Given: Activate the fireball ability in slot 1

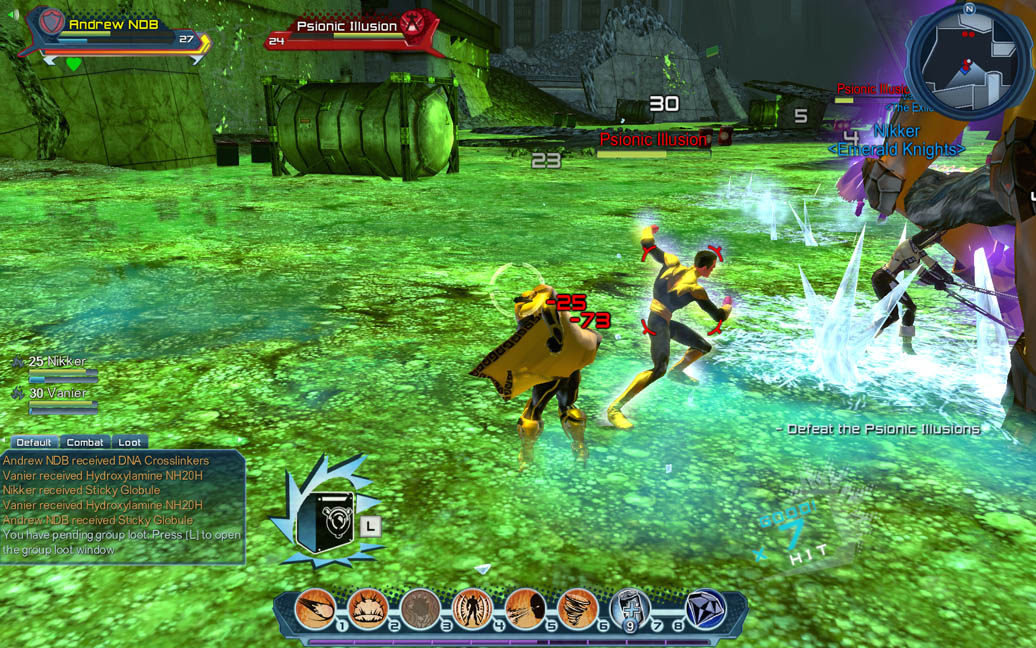Looking at the screenshot, I should pyautogui.click(x=315, y=609).
